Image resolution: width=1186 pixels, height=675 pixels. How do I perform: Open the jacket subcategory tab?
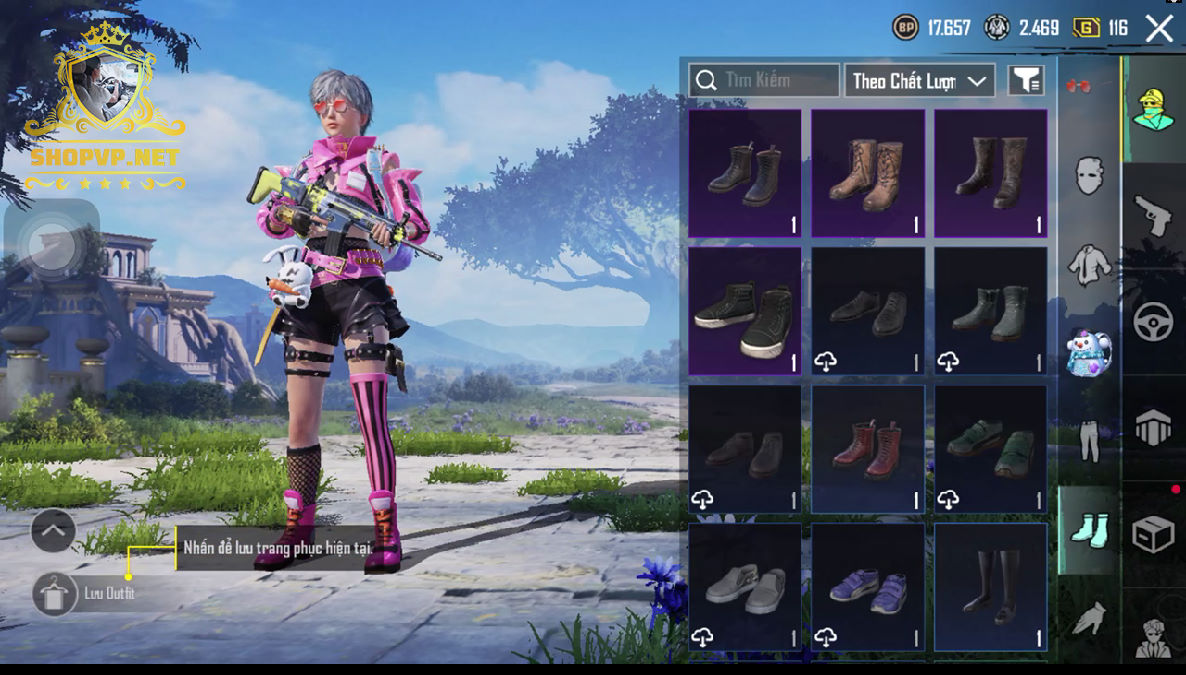pos(1089,264)
